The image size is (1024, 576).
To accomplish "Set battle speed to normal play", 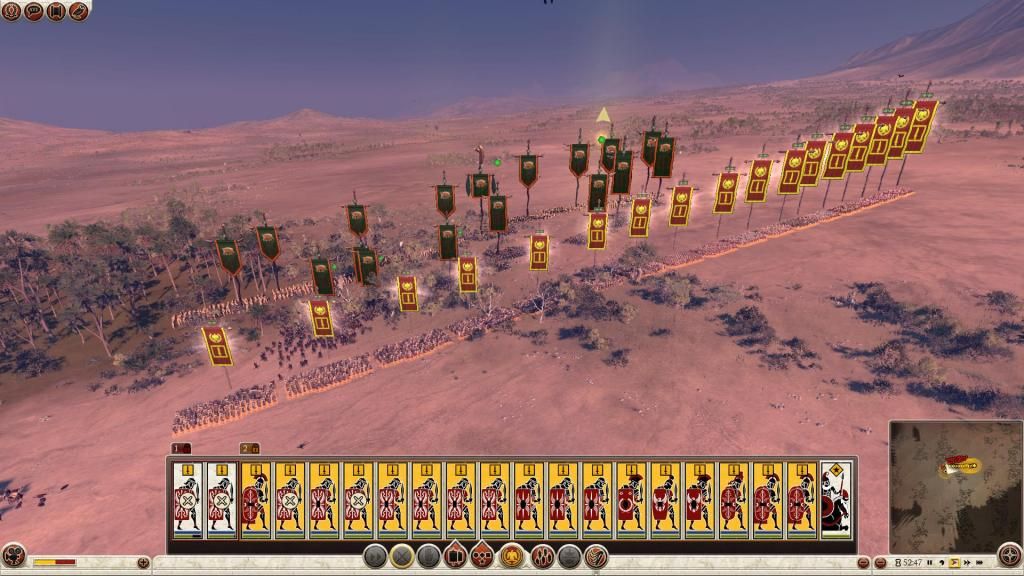I will tap(954, 563).
